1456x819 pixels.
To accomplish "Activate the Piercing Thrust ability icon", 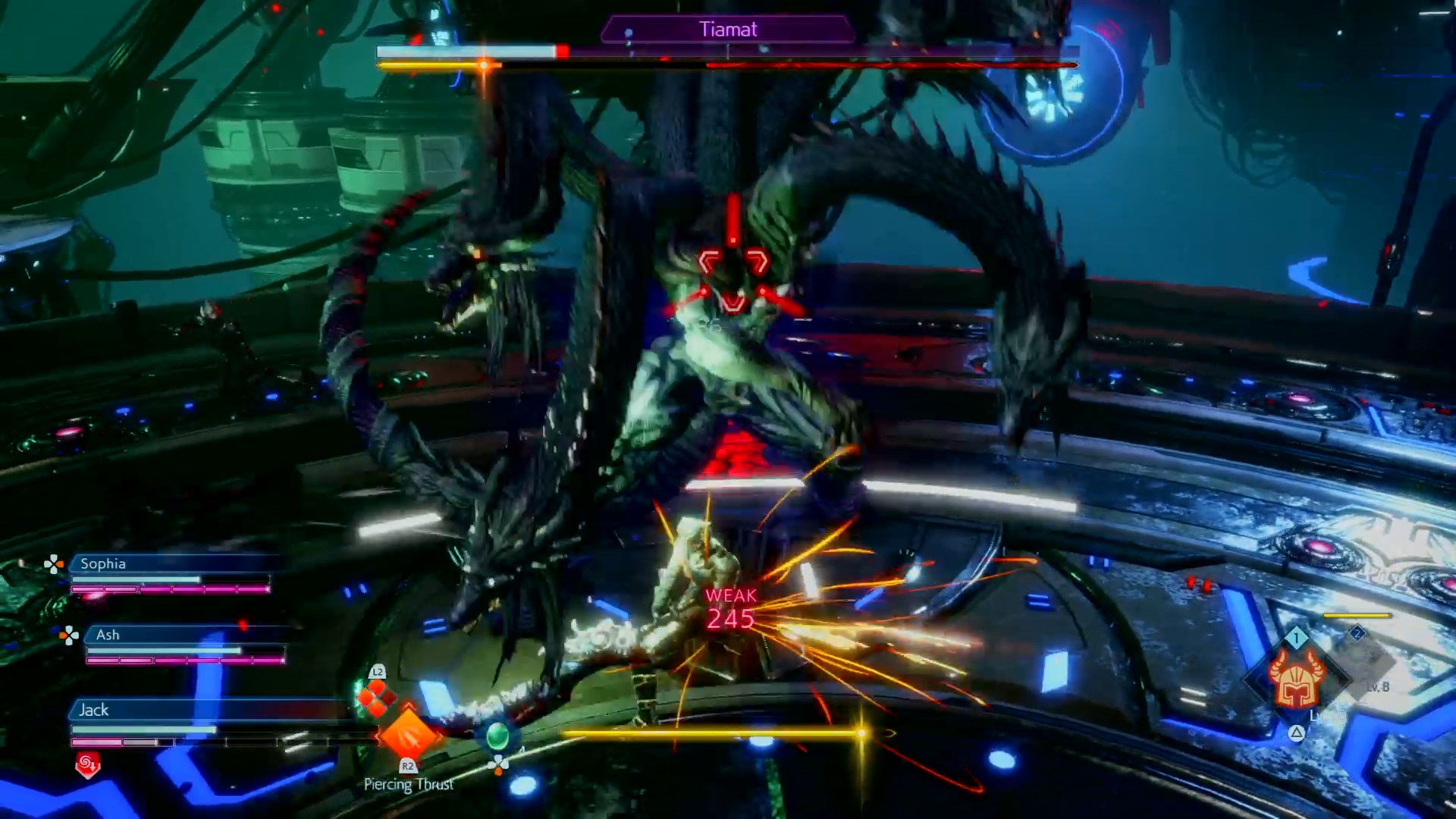I will click(x=409, y=734).
